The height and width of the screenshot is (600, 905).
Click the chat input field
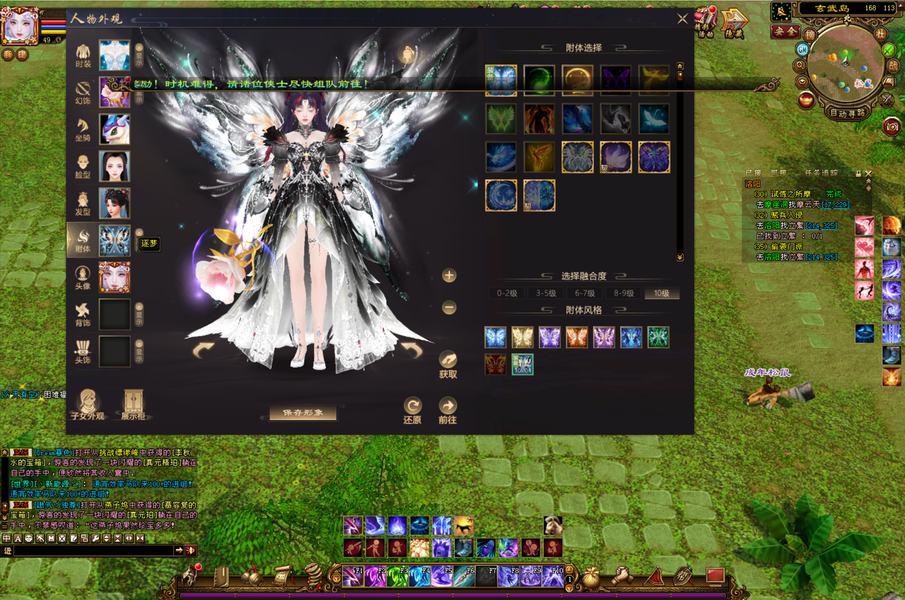click(92, 550)
